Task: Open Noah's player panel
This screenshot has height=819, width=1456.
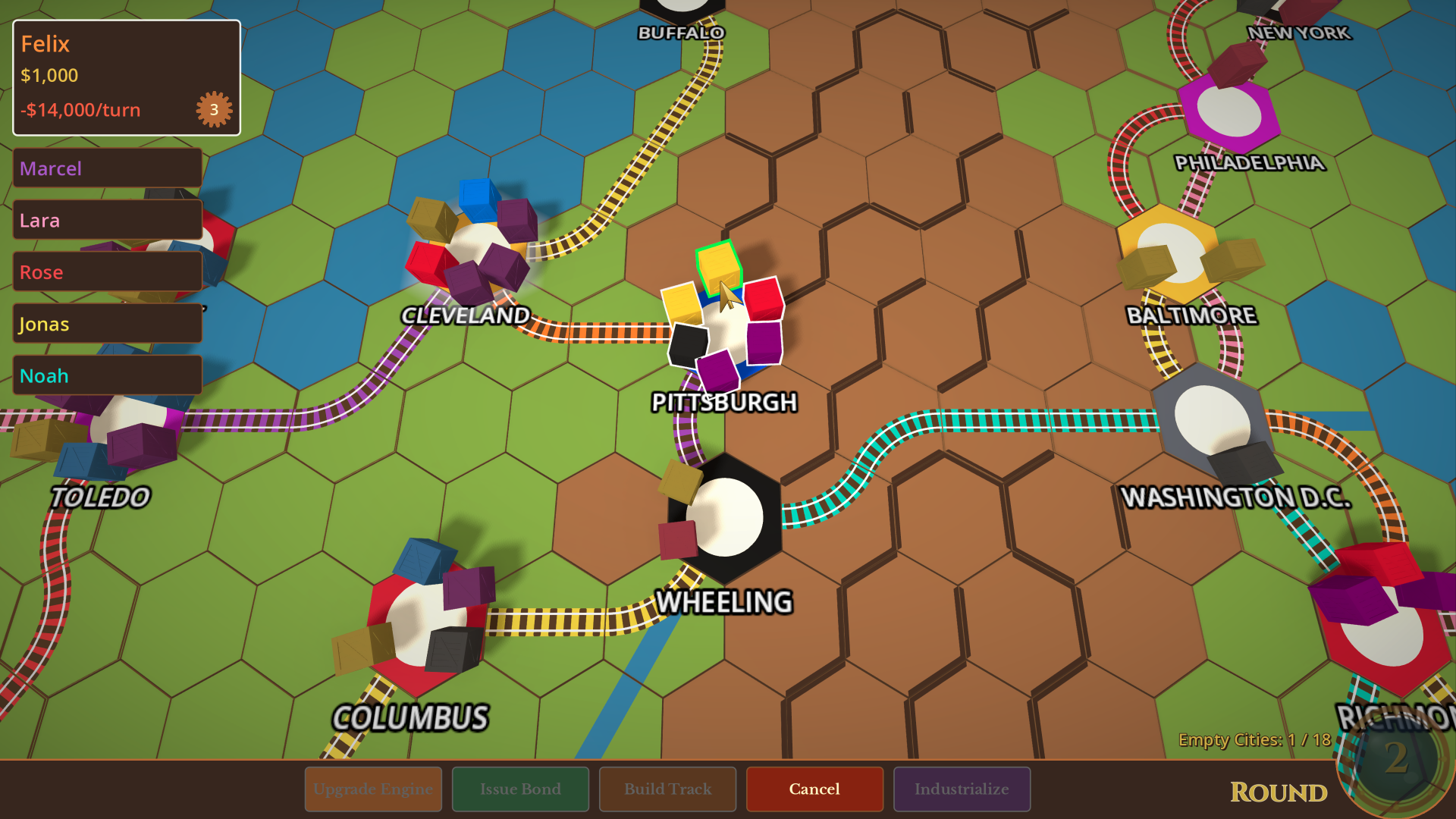Action: coord(106,375)
